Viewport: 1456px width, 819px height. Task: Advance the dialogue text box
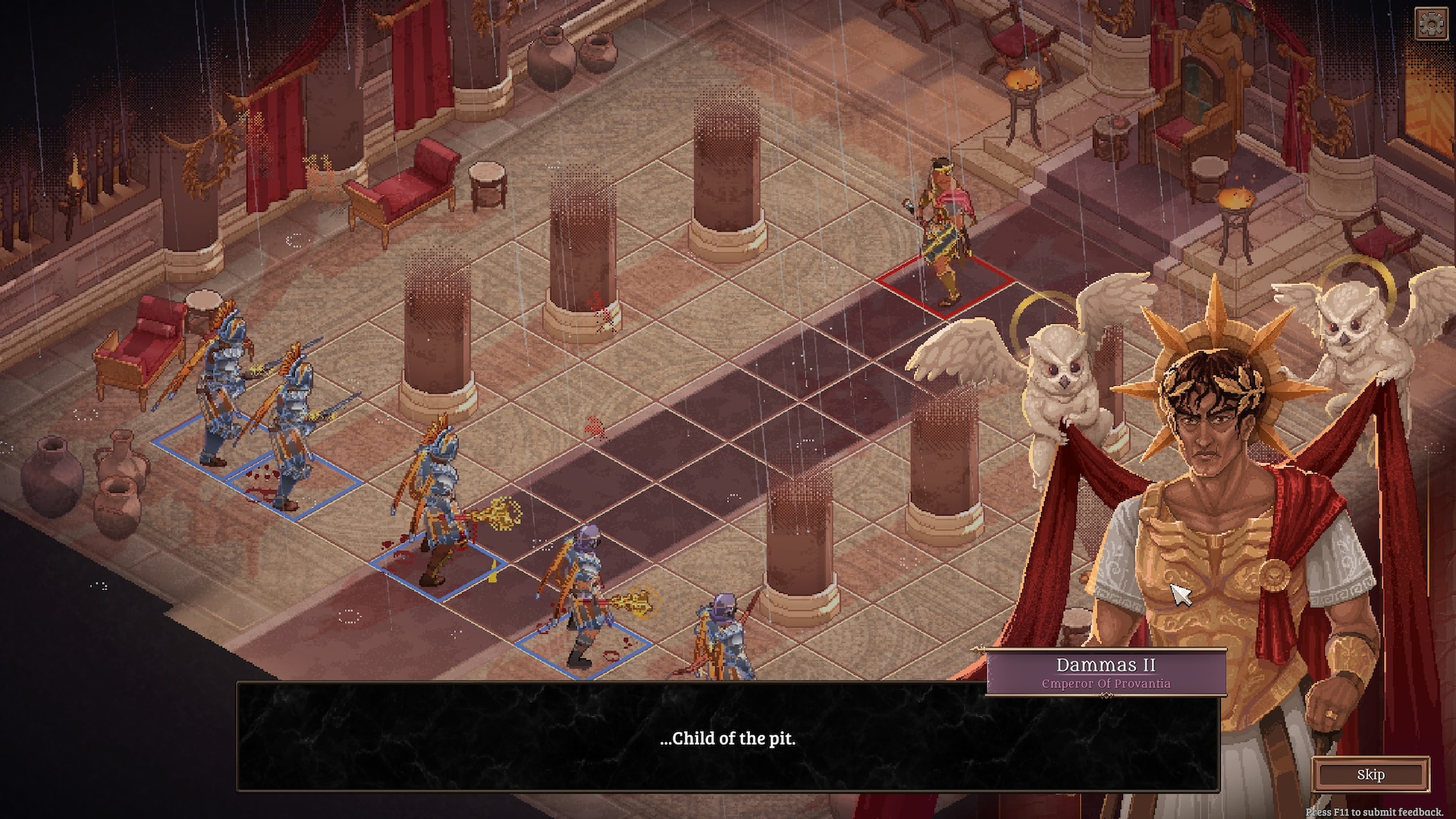tap(727, 737)
